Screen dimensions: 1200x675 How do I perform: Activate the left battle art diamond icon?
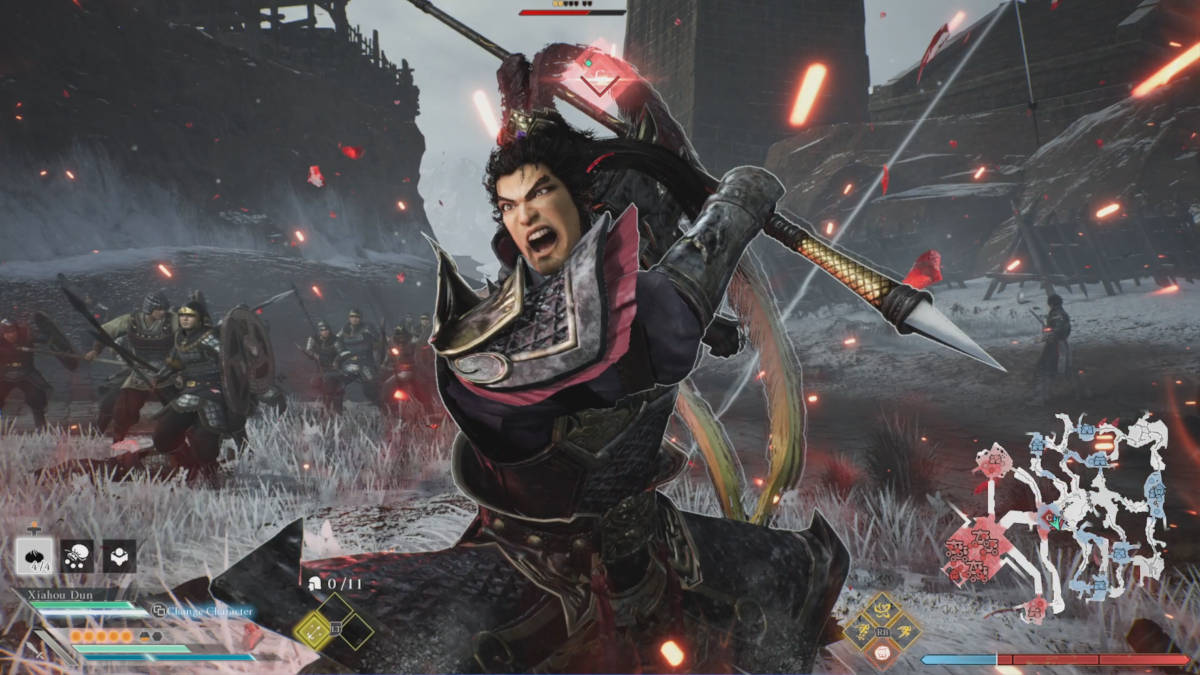861,631
